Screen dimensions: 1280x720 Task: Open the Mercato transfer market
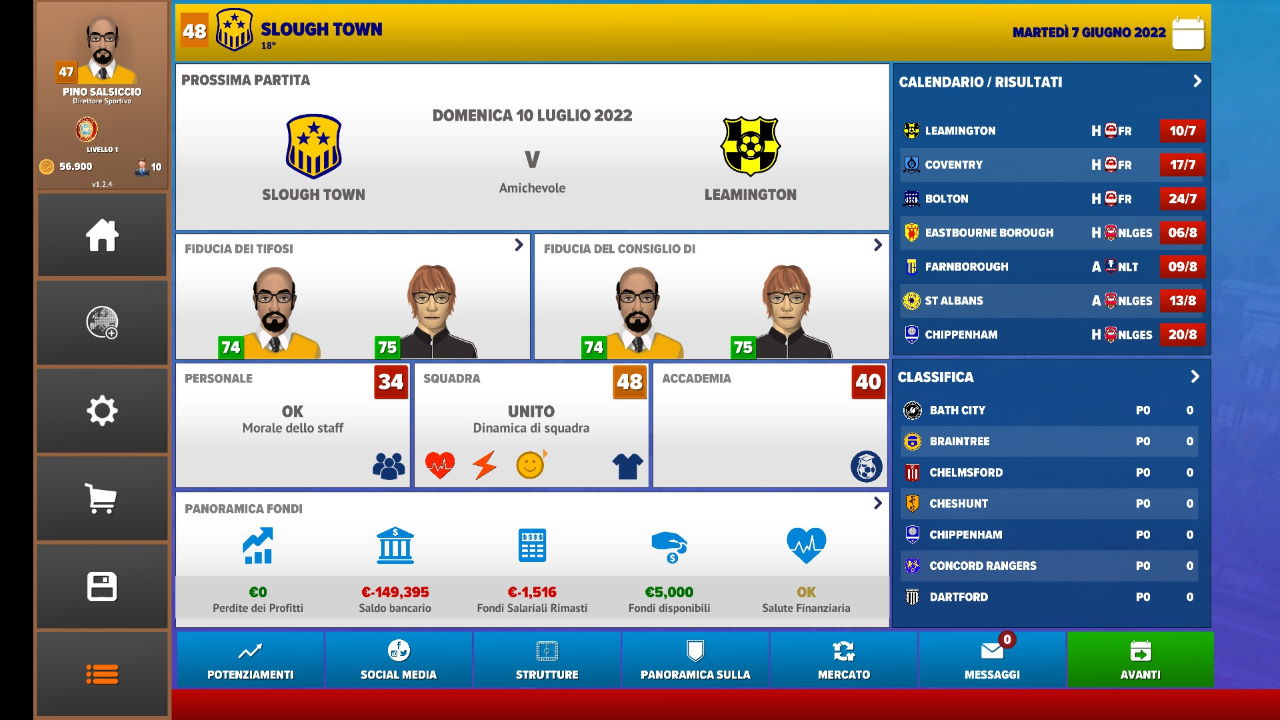click(844, 659)
